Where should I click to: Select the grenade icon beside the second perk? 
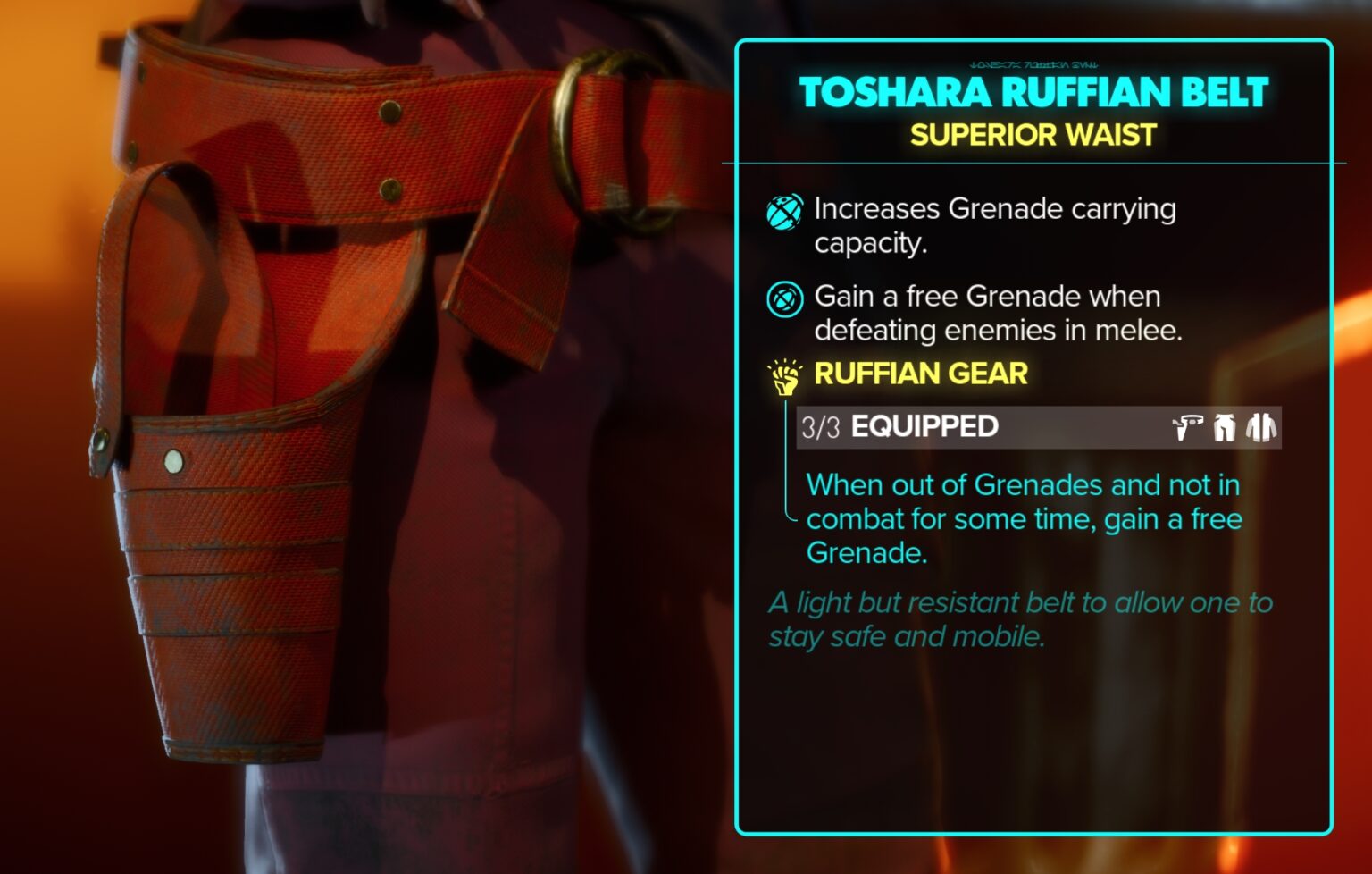point(784,298)
